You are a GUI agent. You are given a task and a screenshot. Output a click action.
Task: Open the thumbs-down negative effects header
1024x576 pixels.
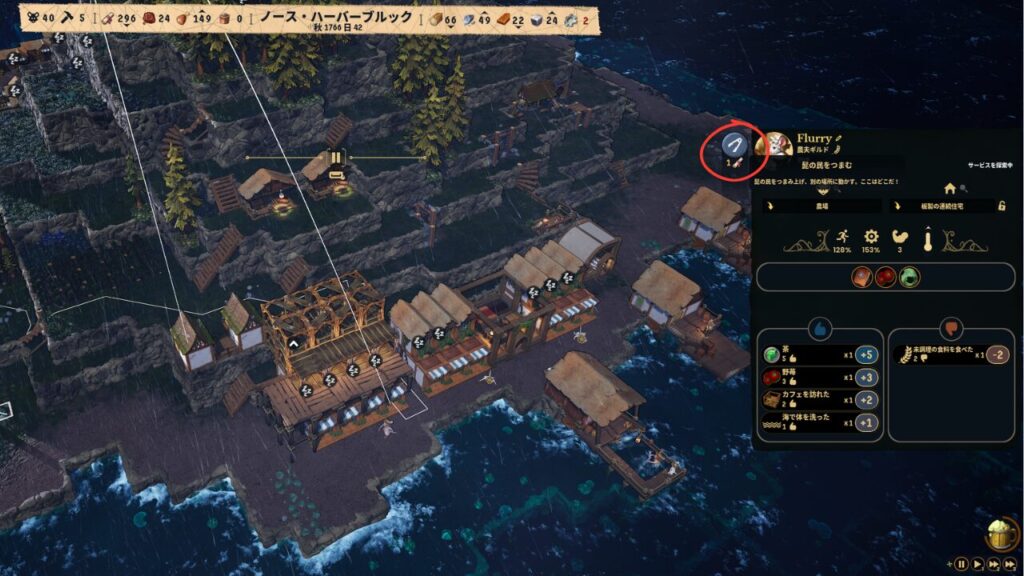click(950, 326)
